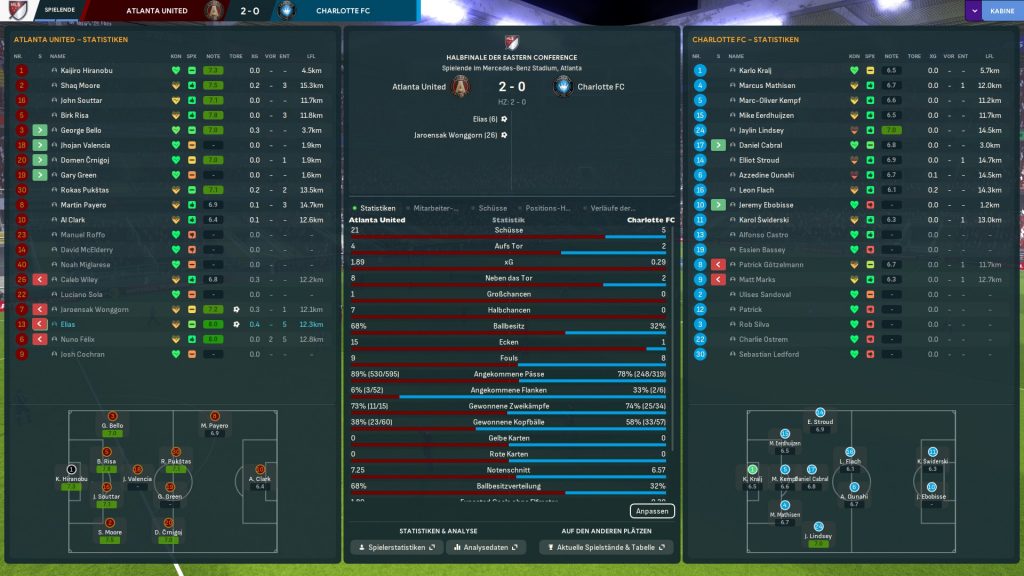The image size is (1024, 576).
Task: Click E. Stroud on the Charlotte pitch
Action: [820, 422]
